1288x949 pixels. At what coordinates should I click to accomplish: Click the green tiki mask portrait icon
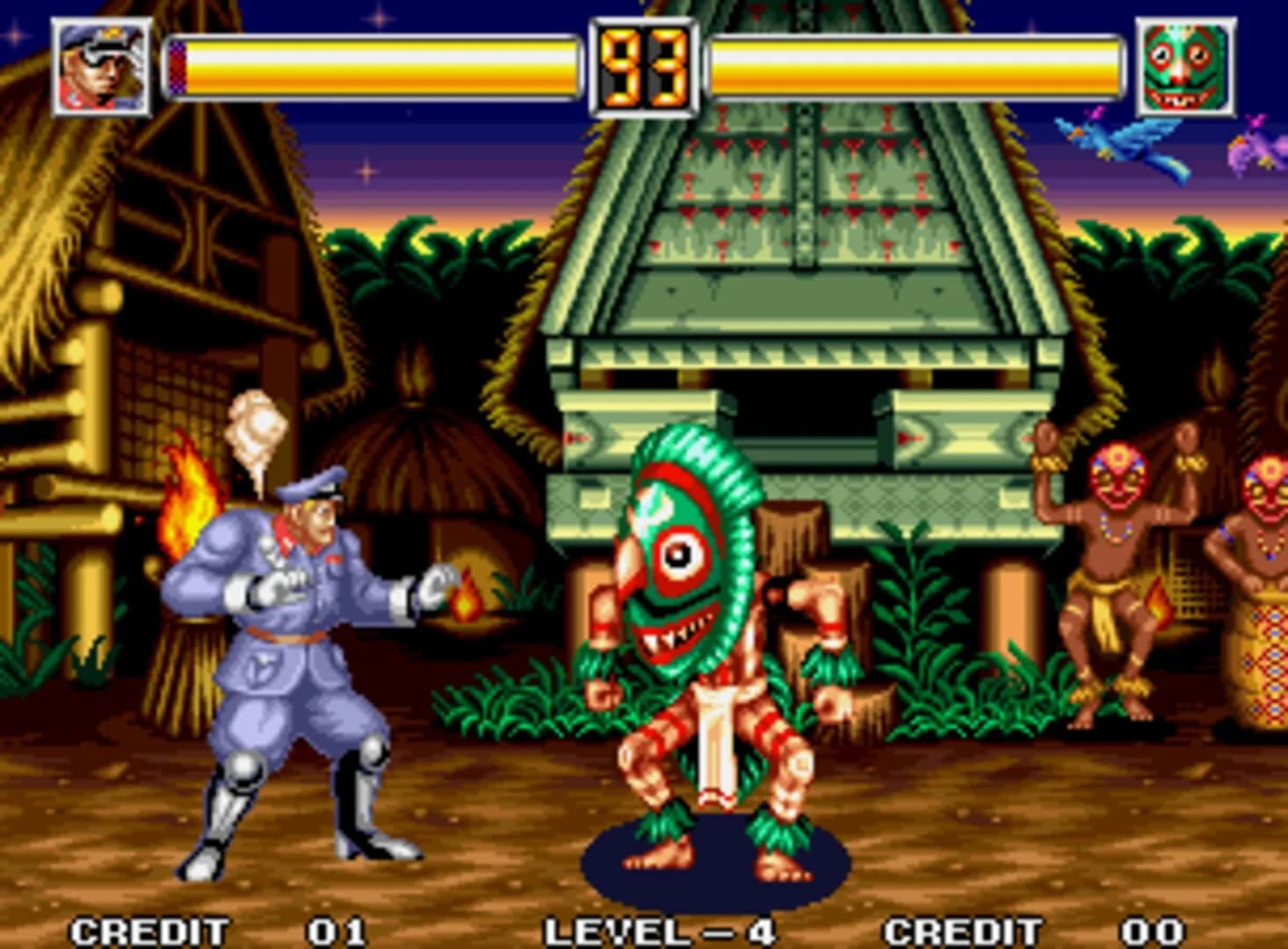(x=1184, y=66)
